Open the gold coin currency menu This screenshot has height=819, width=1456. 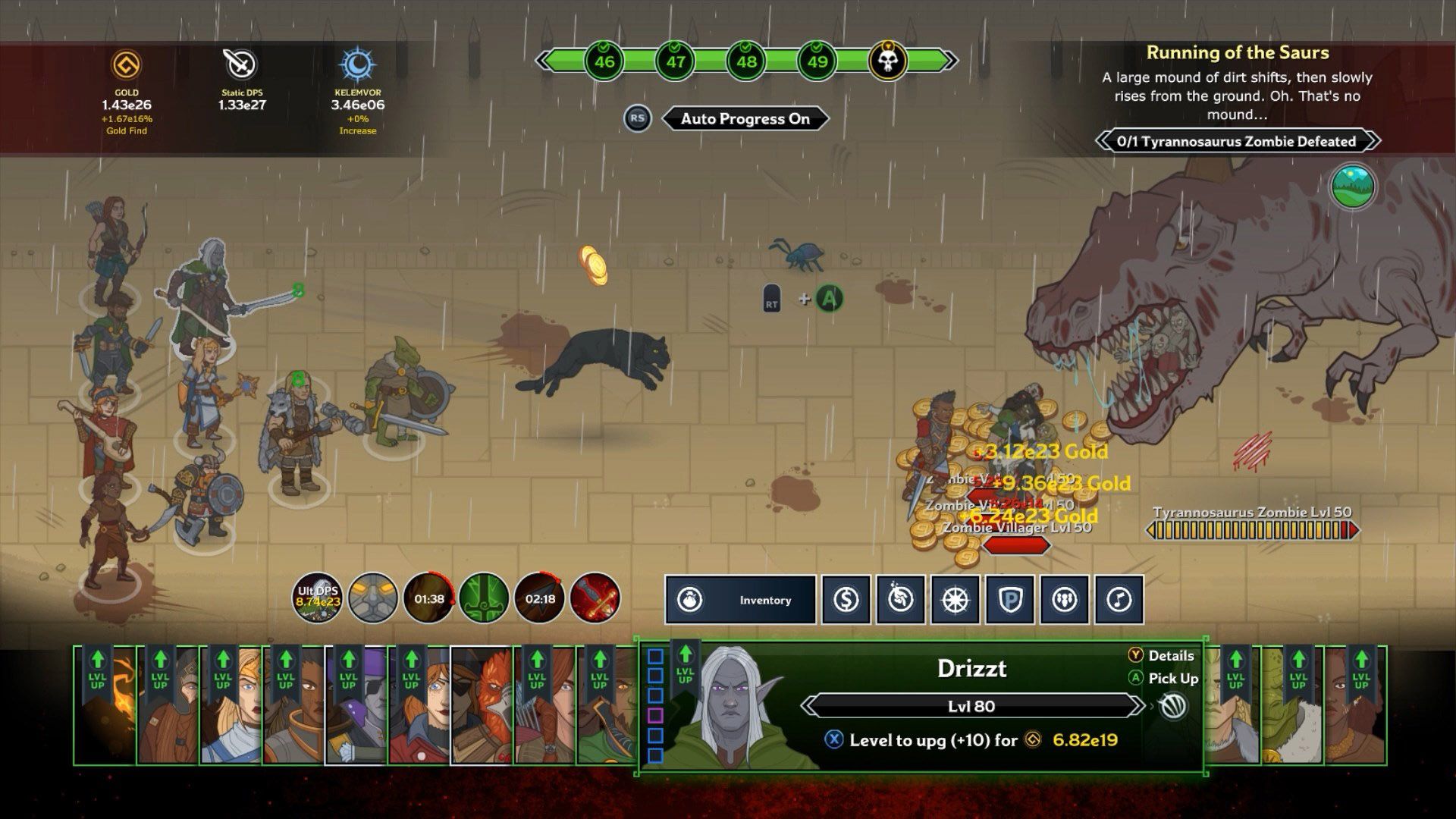[x=846, y=600]
